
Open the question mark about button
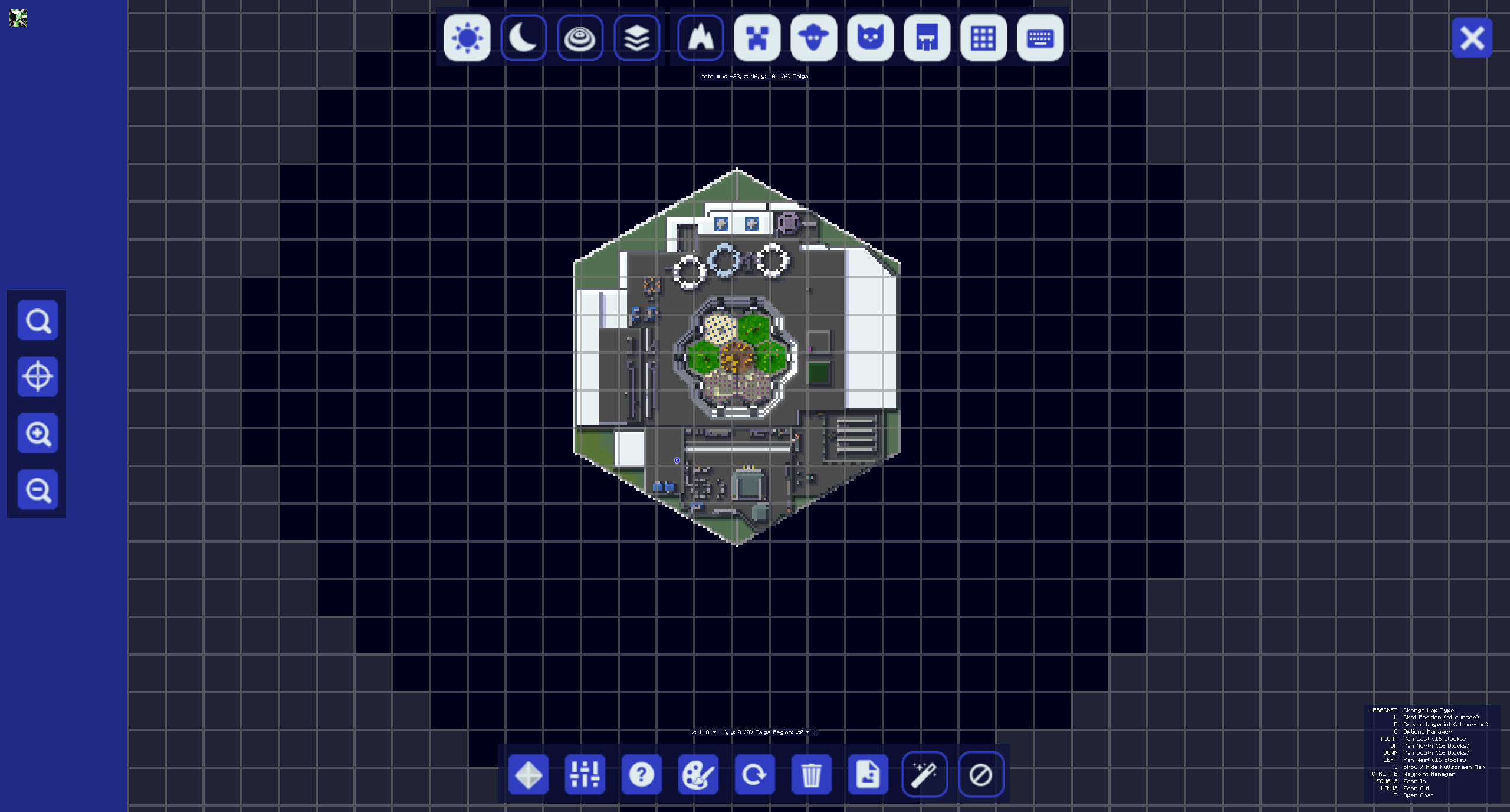tap(641, 774)
